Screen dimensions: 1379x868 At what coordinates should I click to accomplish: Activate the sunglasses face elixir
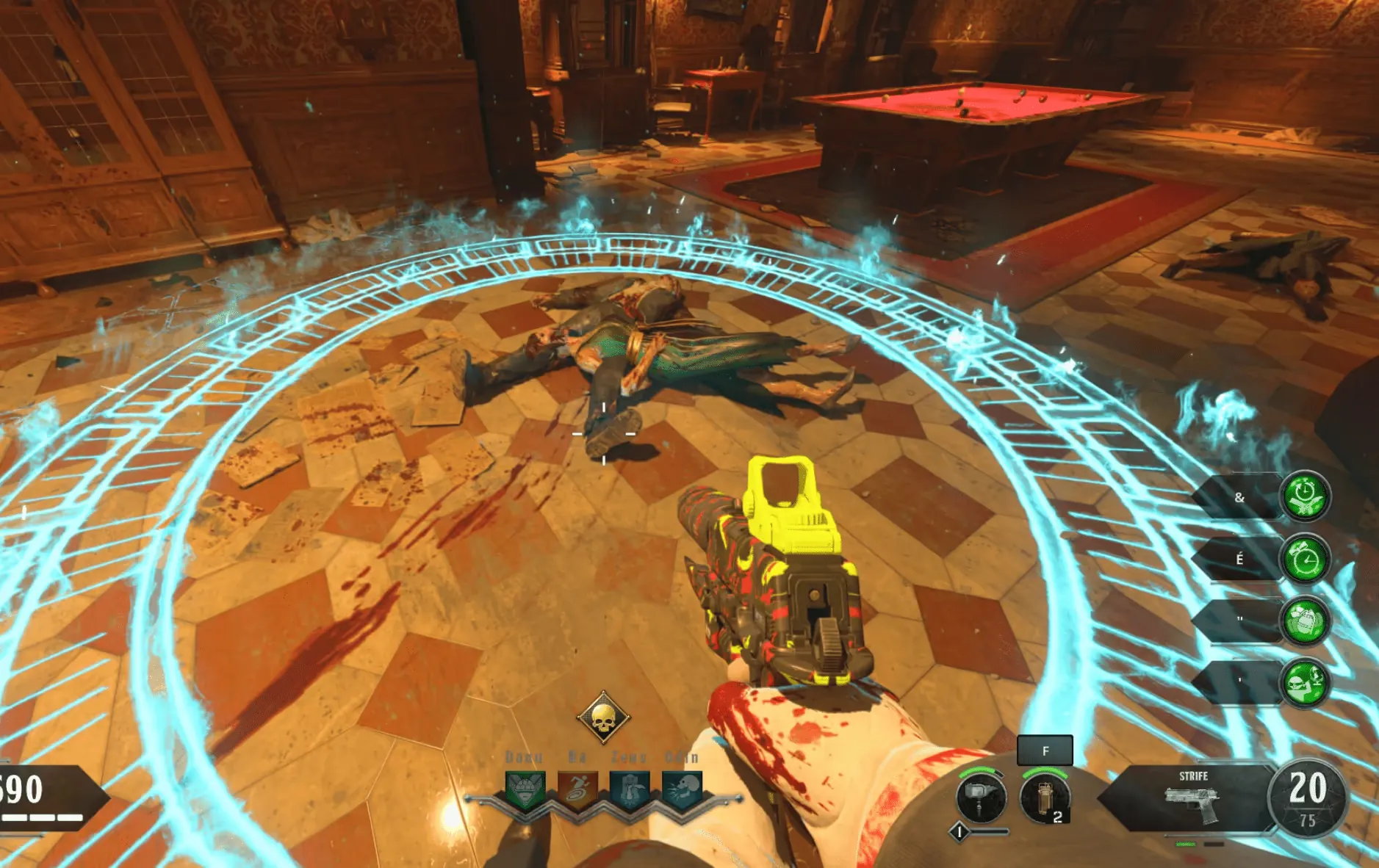[1305, 683]
